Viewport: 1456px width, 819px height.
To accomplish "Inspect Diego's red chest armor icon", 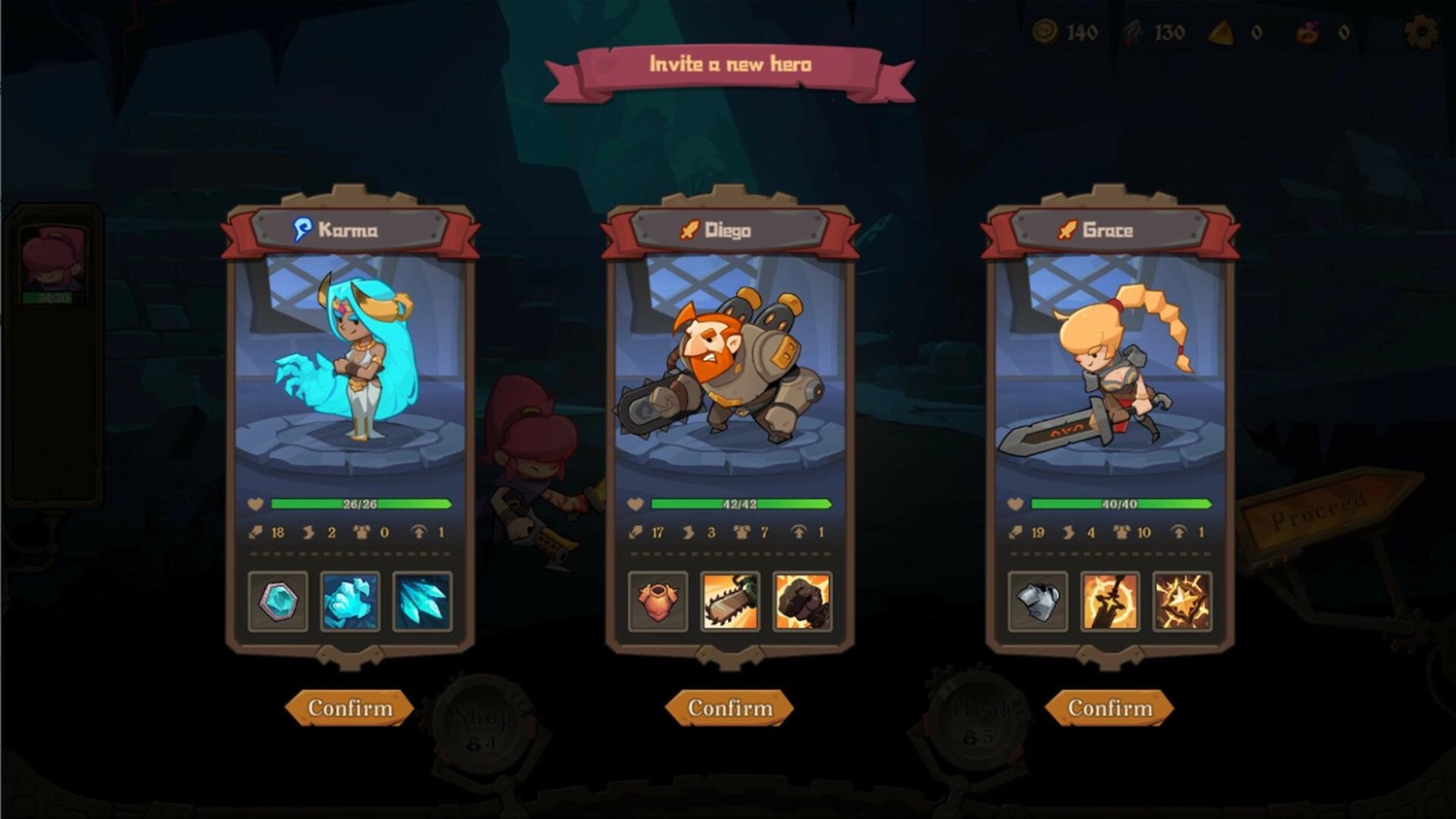I will click(658, 602).
